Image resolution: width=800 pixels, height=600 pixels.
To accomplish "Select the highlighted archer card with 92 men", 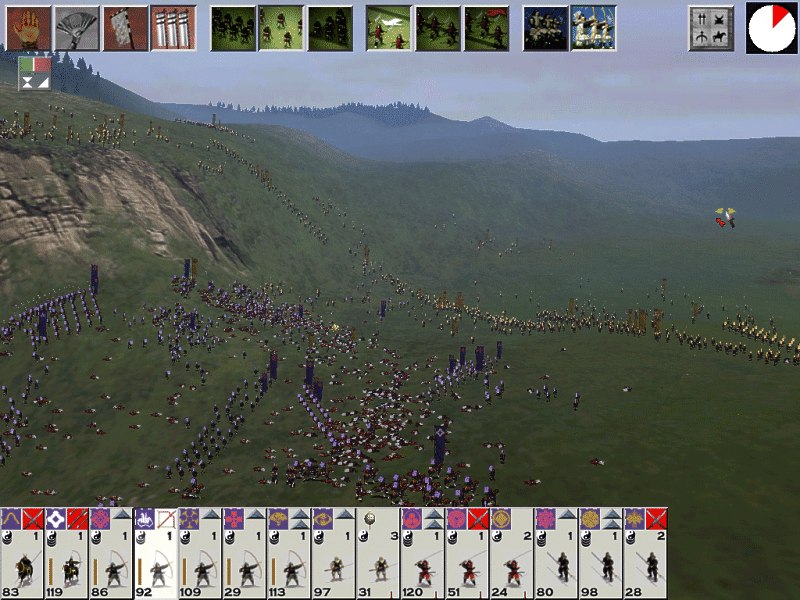I will pyautogui.click(x=155, y=553).
